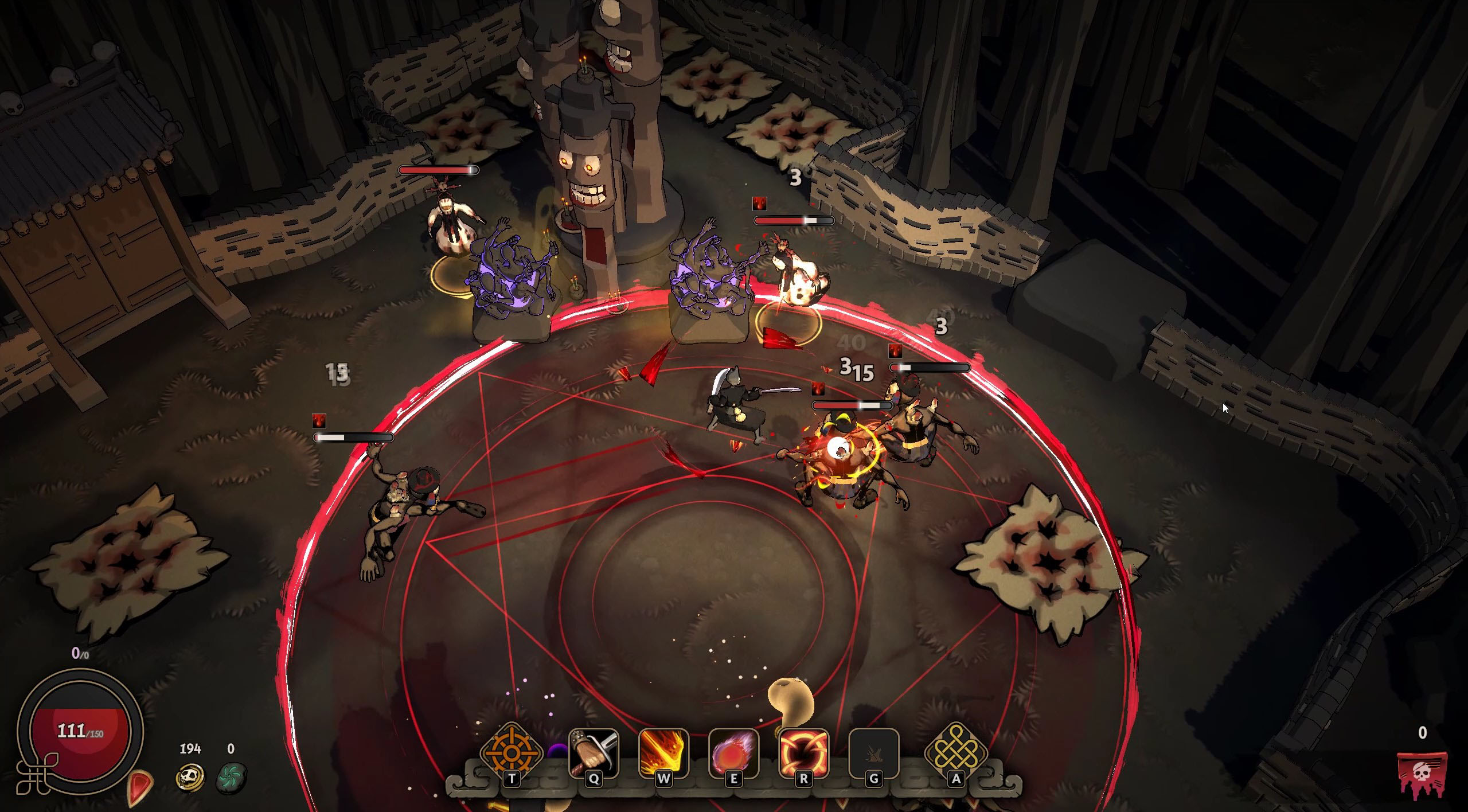Screen dimensions: 1468x812
Task: Activate the fiery ring vortex ability
Action: click(x=803, y=753)
